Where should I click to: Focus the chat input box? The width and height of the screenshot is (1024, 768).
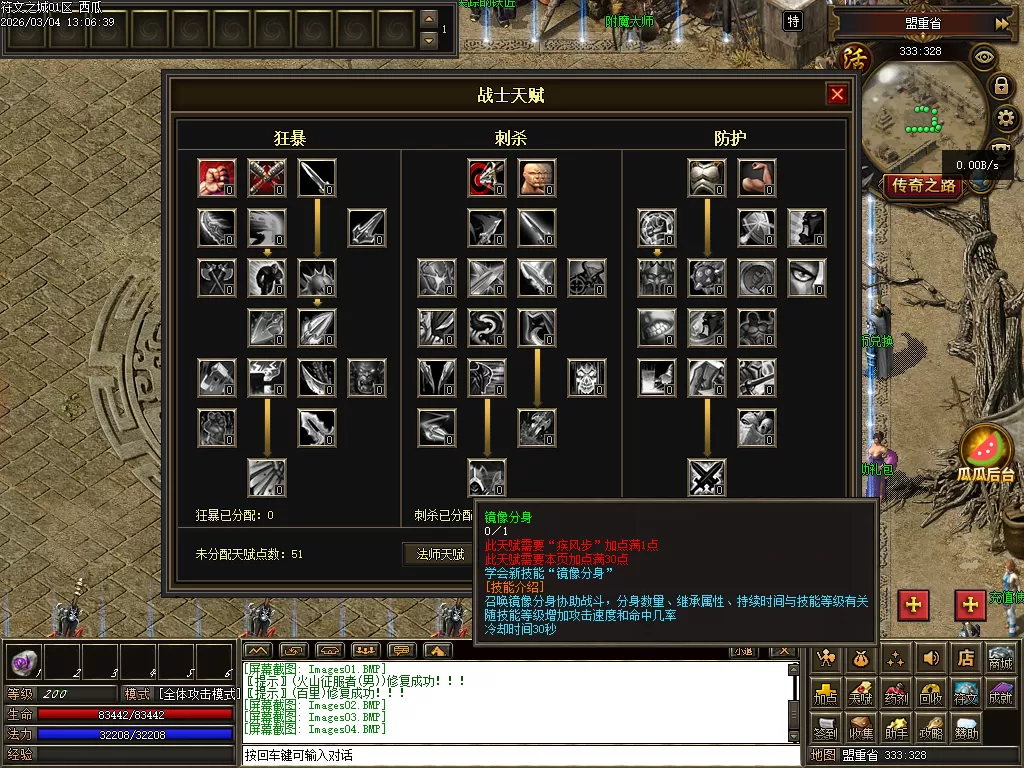(520, 755)
